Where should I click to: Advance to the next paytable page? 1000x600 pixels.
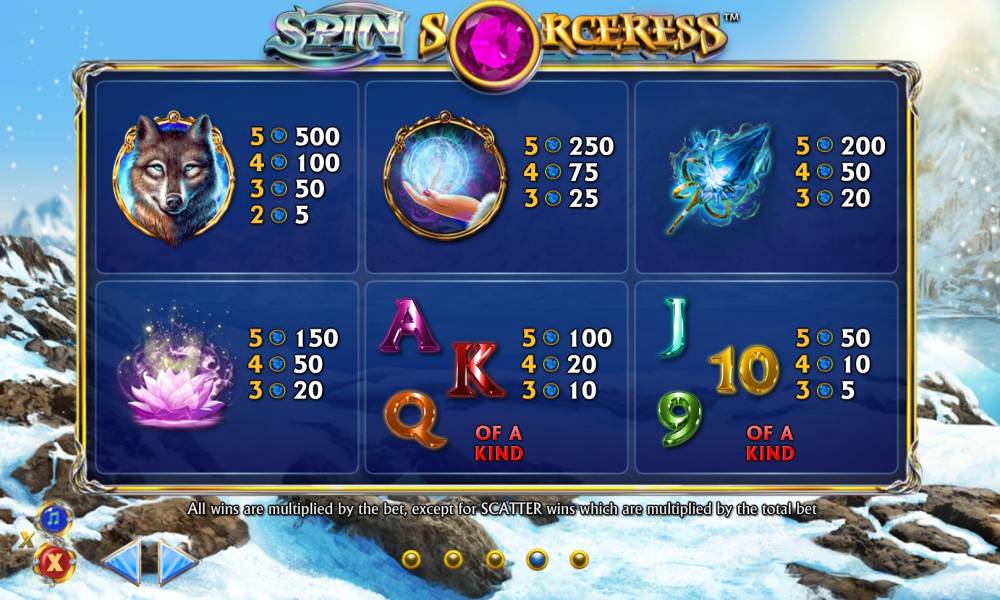click(x=178, y=563)
